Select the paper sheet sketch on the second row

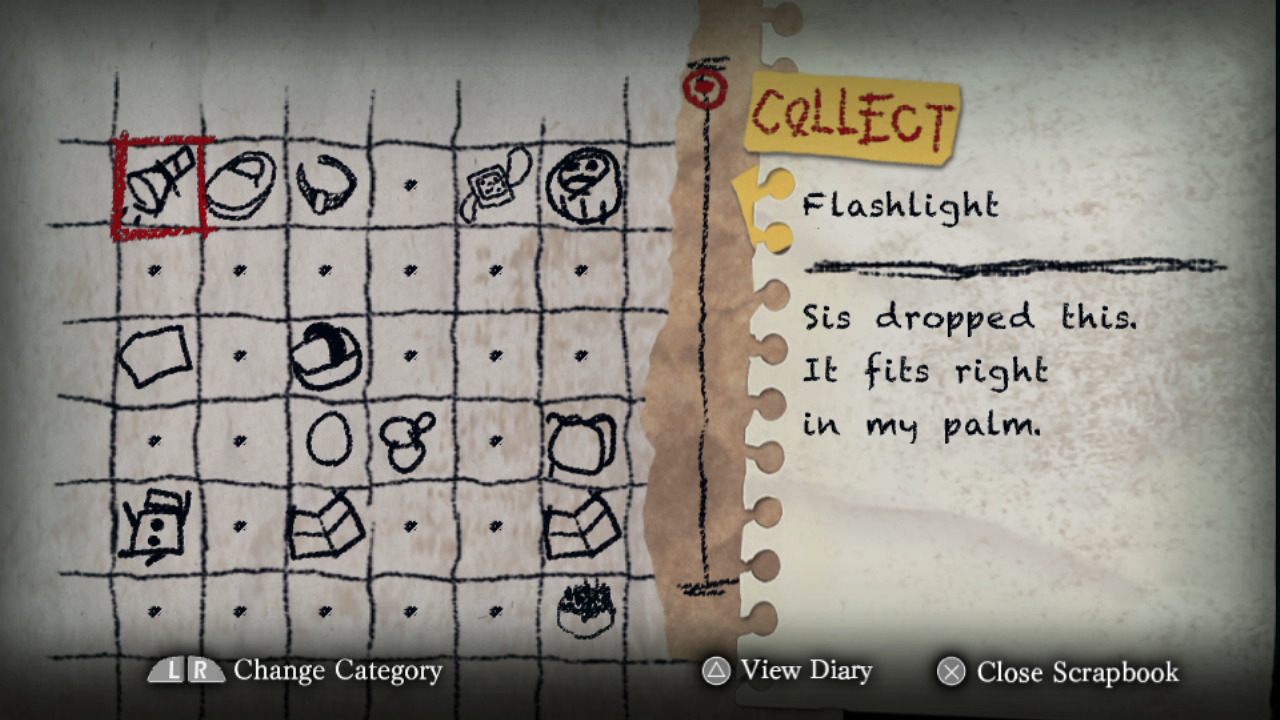(155, 355)
